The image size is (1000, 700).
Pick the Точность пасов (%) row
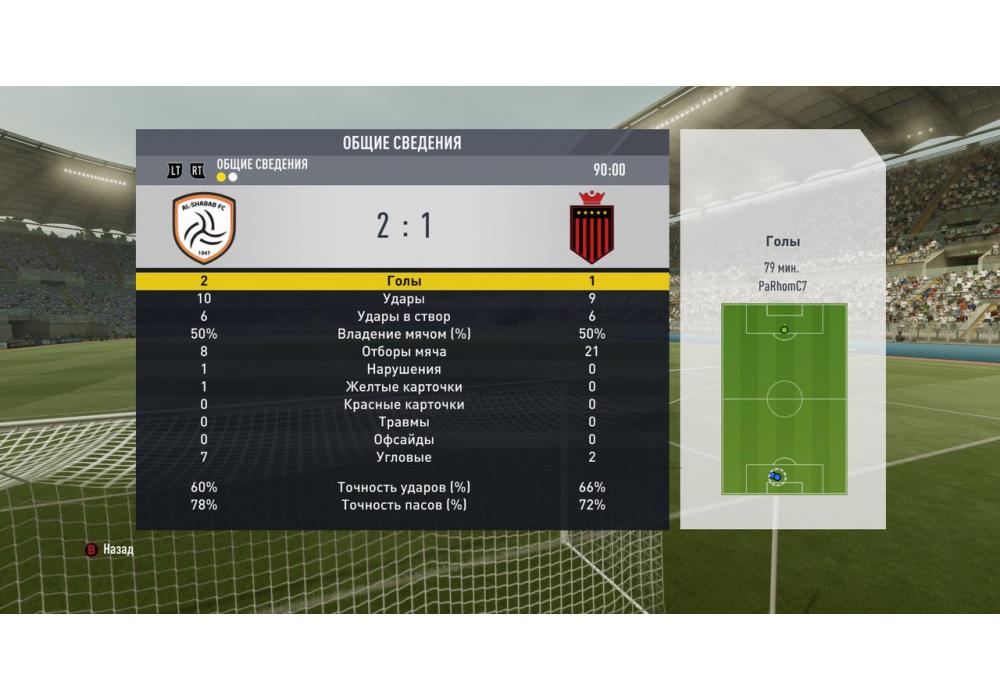pos(403,505)
